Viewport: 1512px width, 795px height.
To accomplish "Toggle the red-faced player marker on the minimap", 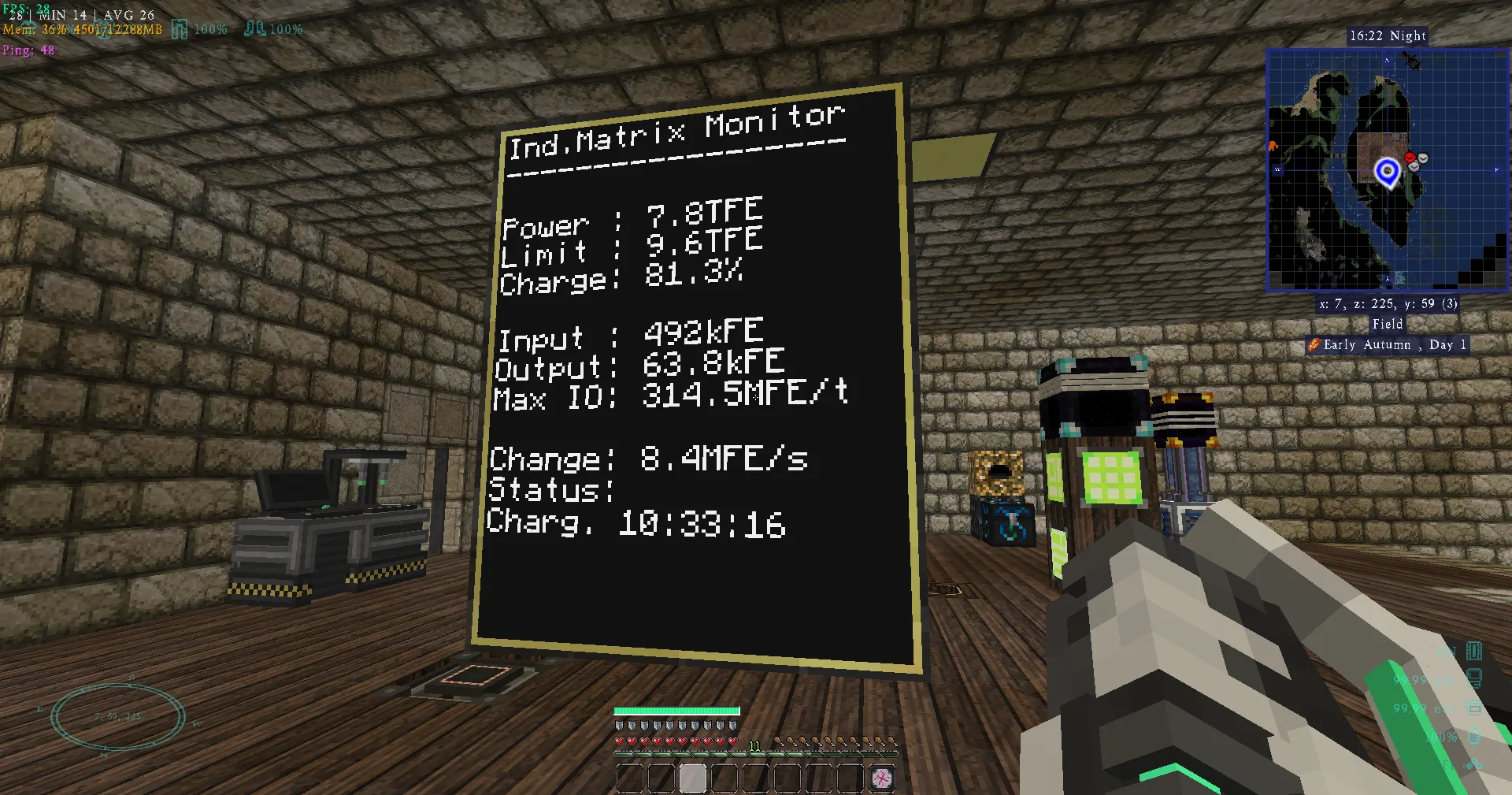I will click(x=1409, y=158).
